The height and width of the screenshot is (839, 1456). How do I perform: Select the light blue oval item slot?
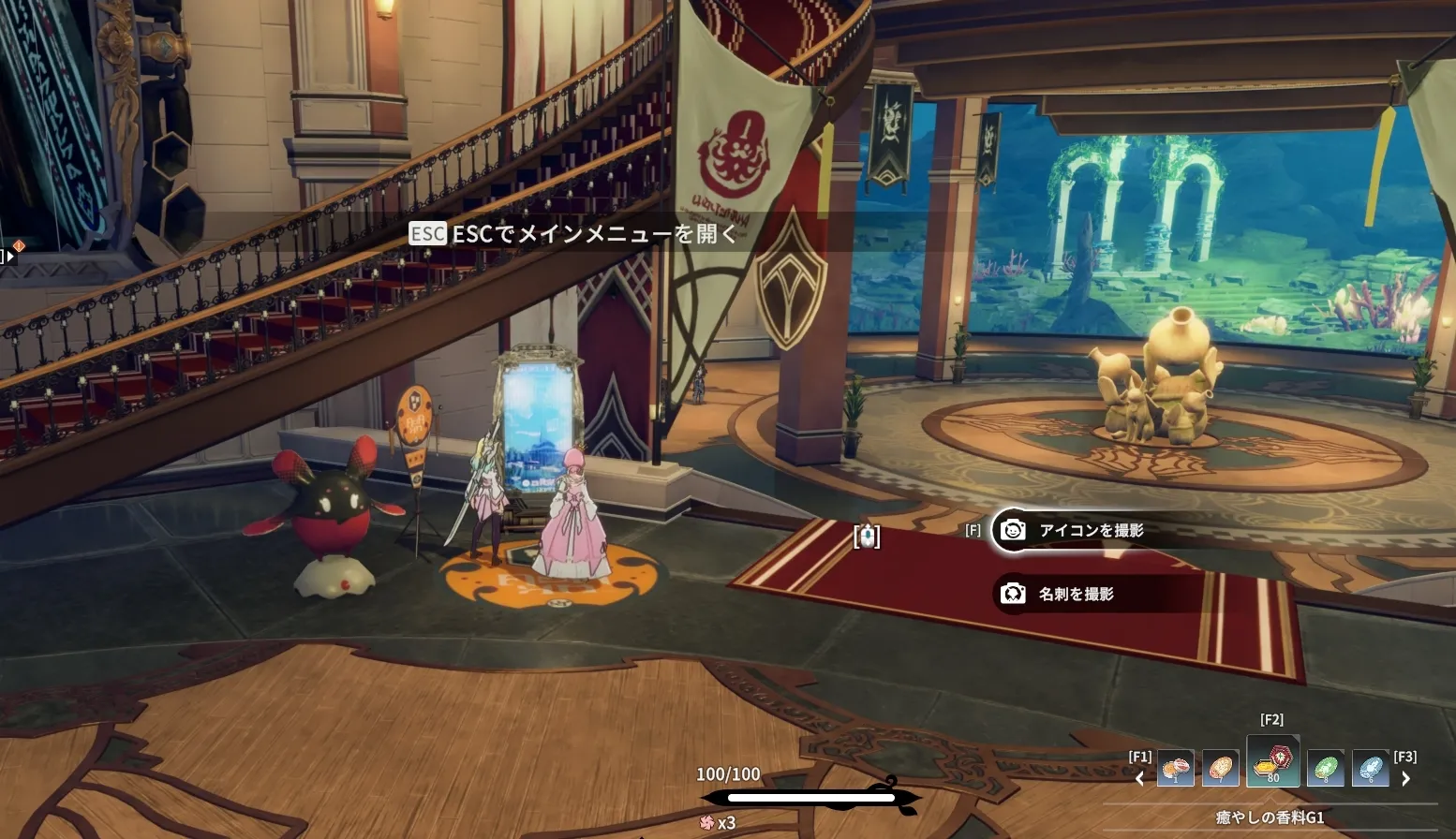point(1370,769)
